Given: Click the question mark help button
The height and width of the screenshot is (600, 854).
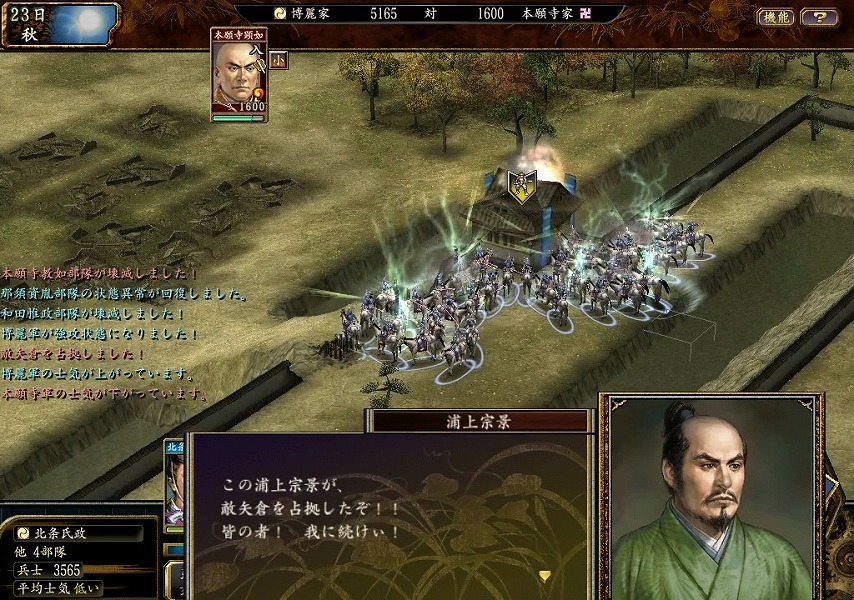Looking at the screenshot, I should pos(819,17).
